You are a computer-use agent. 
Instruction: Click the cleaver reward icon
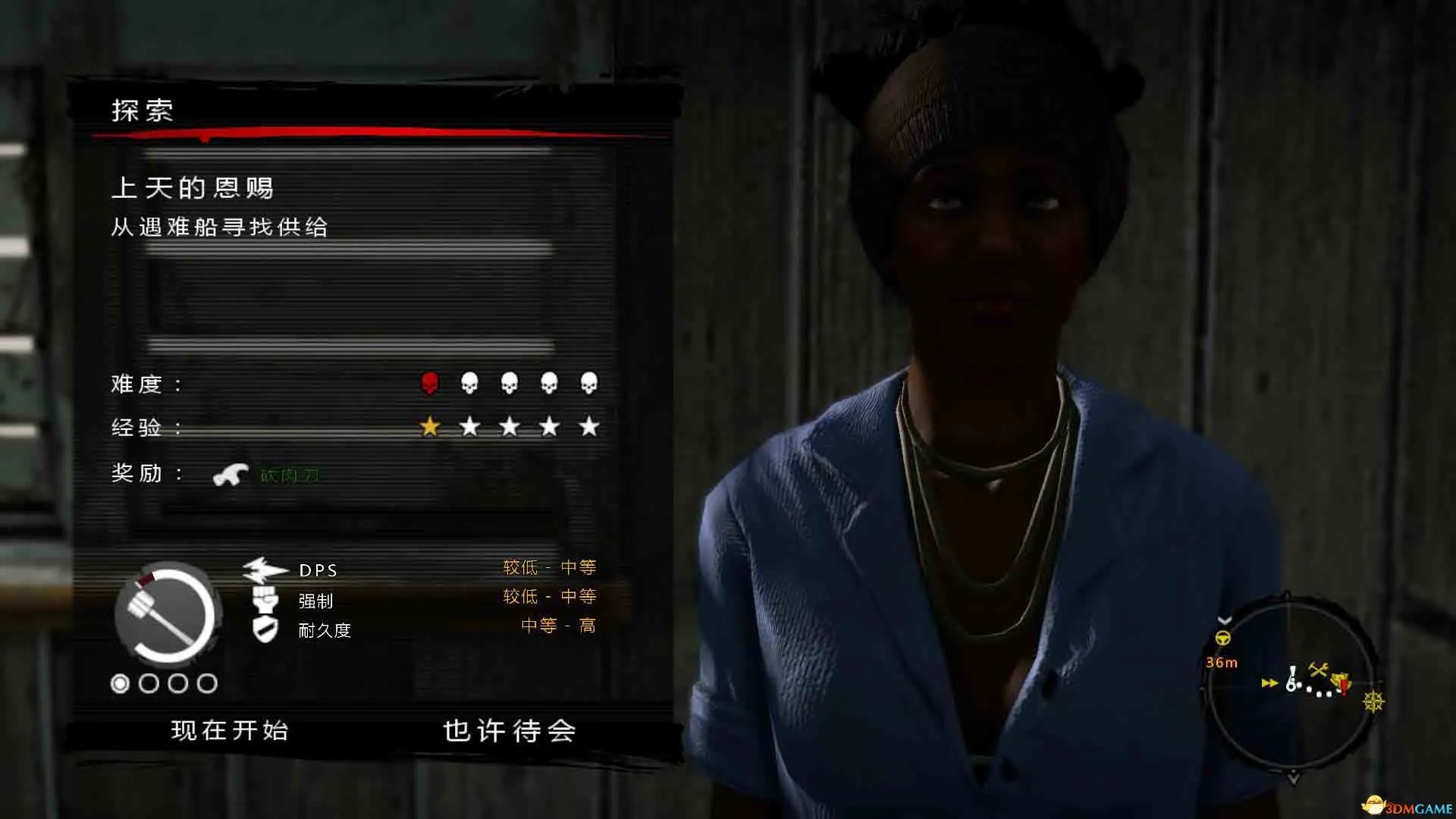pyautogui.click(x=231, y=475)
